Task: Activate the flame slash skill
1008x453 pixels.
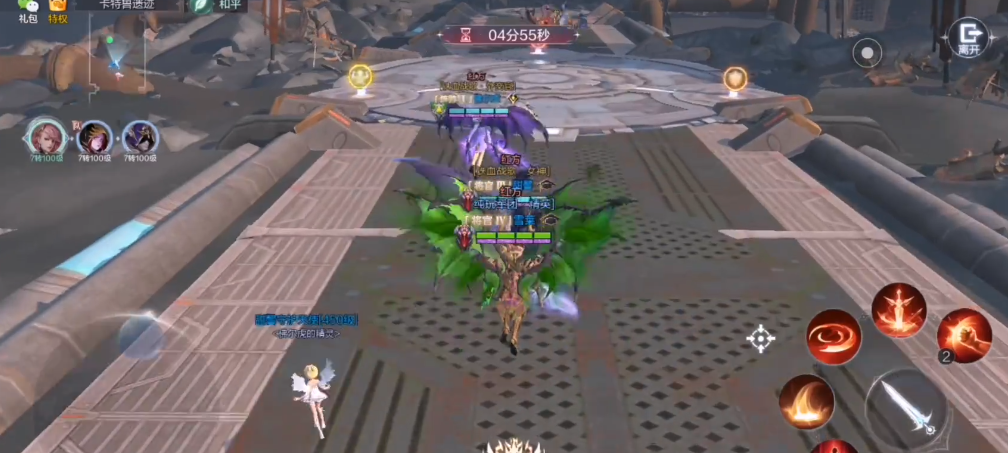Action: [806, 402]
